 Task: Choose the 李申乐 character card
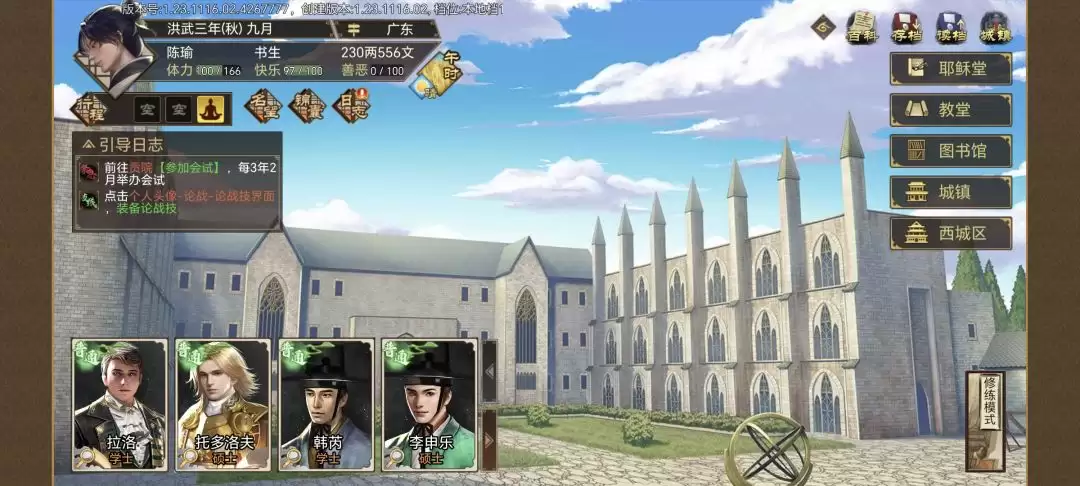[x=429, y=404]
